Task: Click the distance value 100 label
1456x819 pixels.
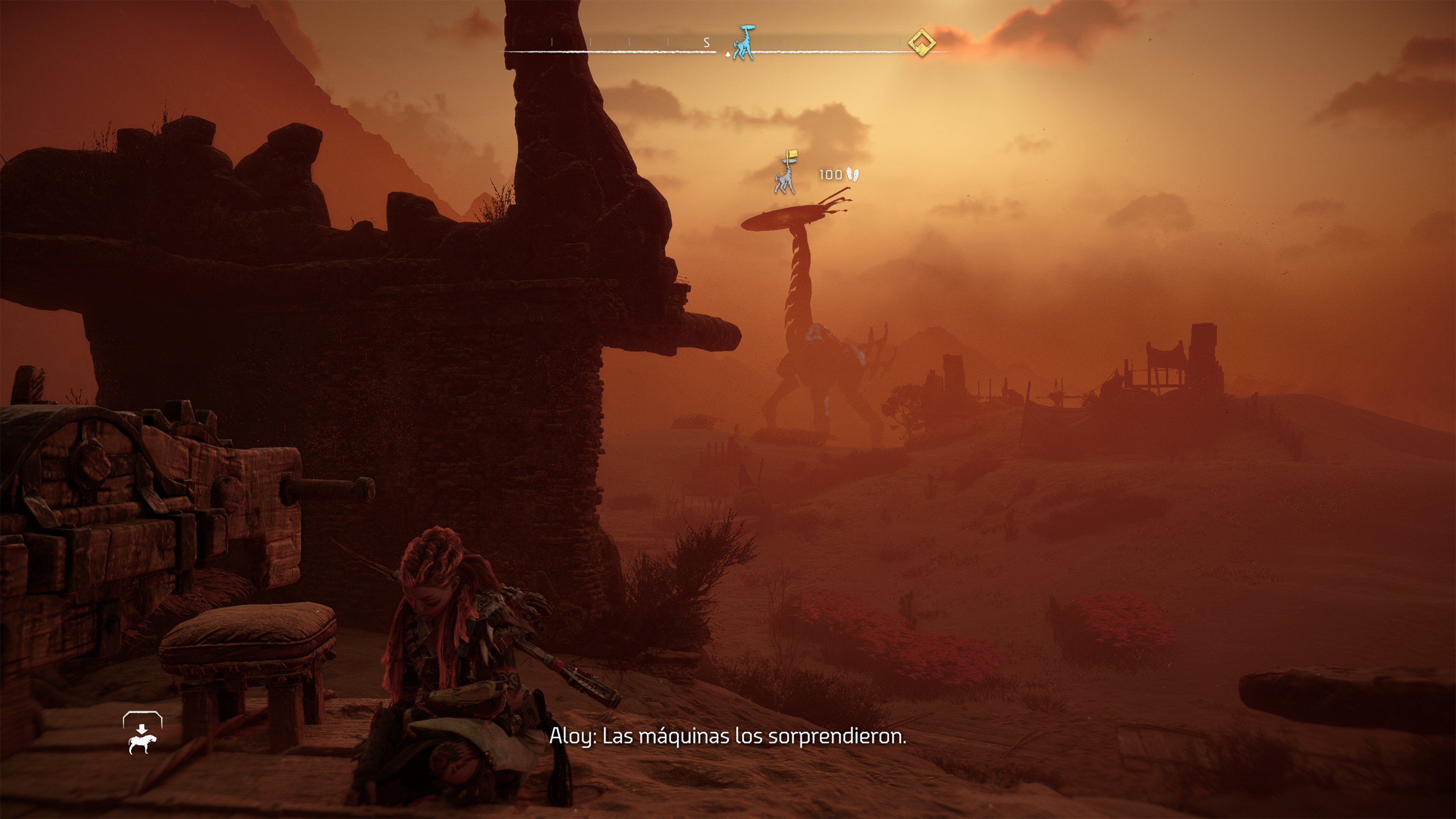Action: 831,174
